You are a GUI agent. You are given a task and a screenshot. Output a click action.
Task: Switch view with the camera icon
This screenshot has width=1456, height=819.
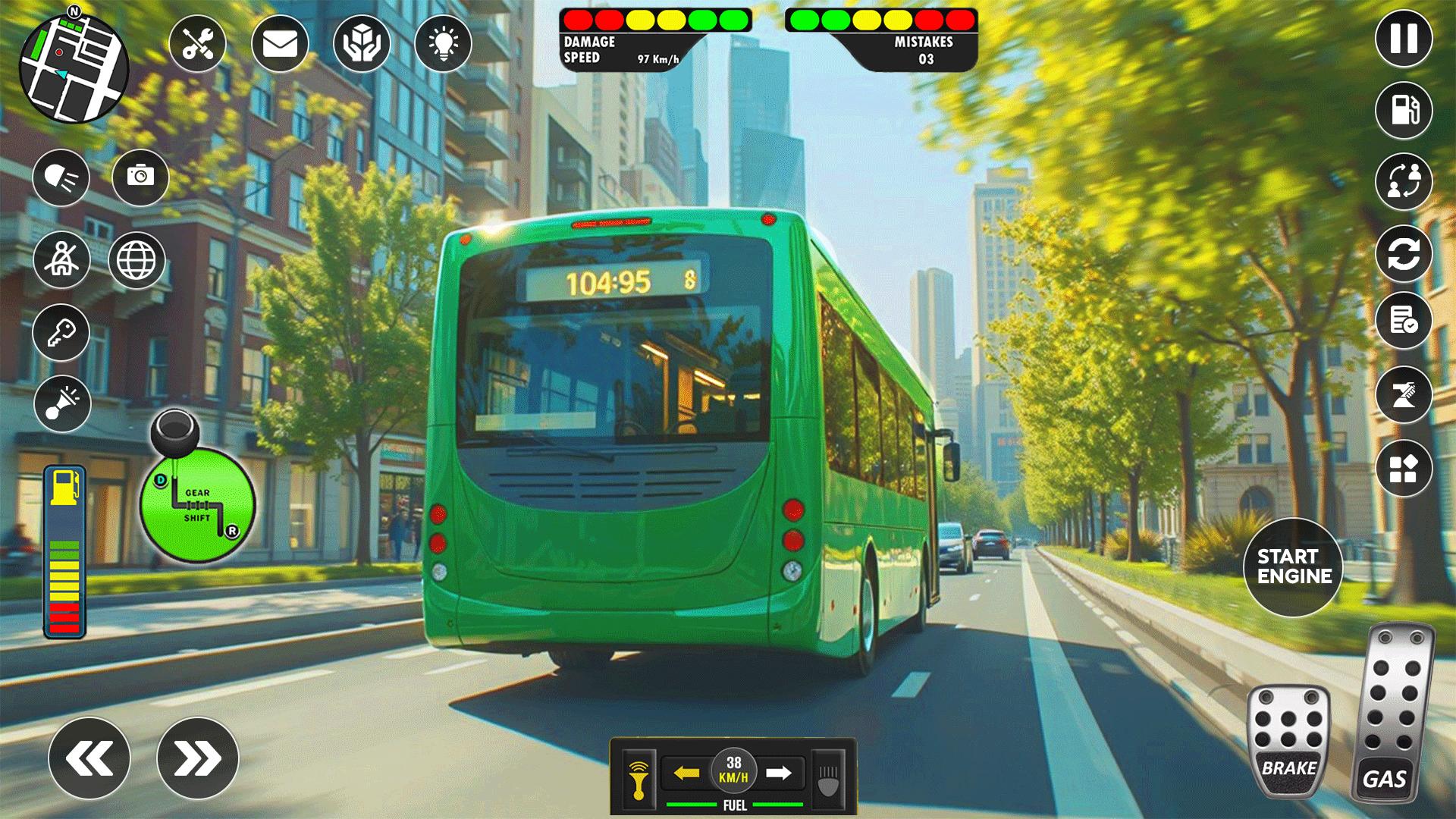point(140,177)
